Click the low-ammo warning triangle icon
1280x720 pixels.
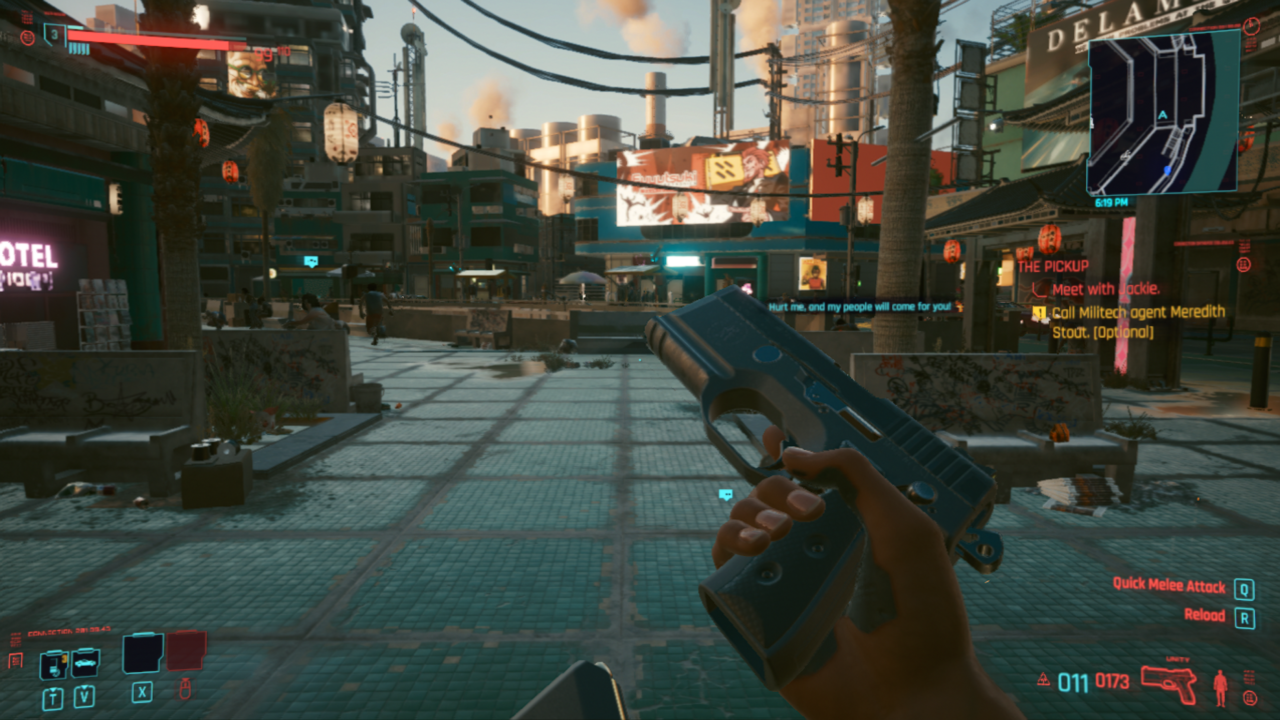pyautogui.click(x=1043, y=679)
